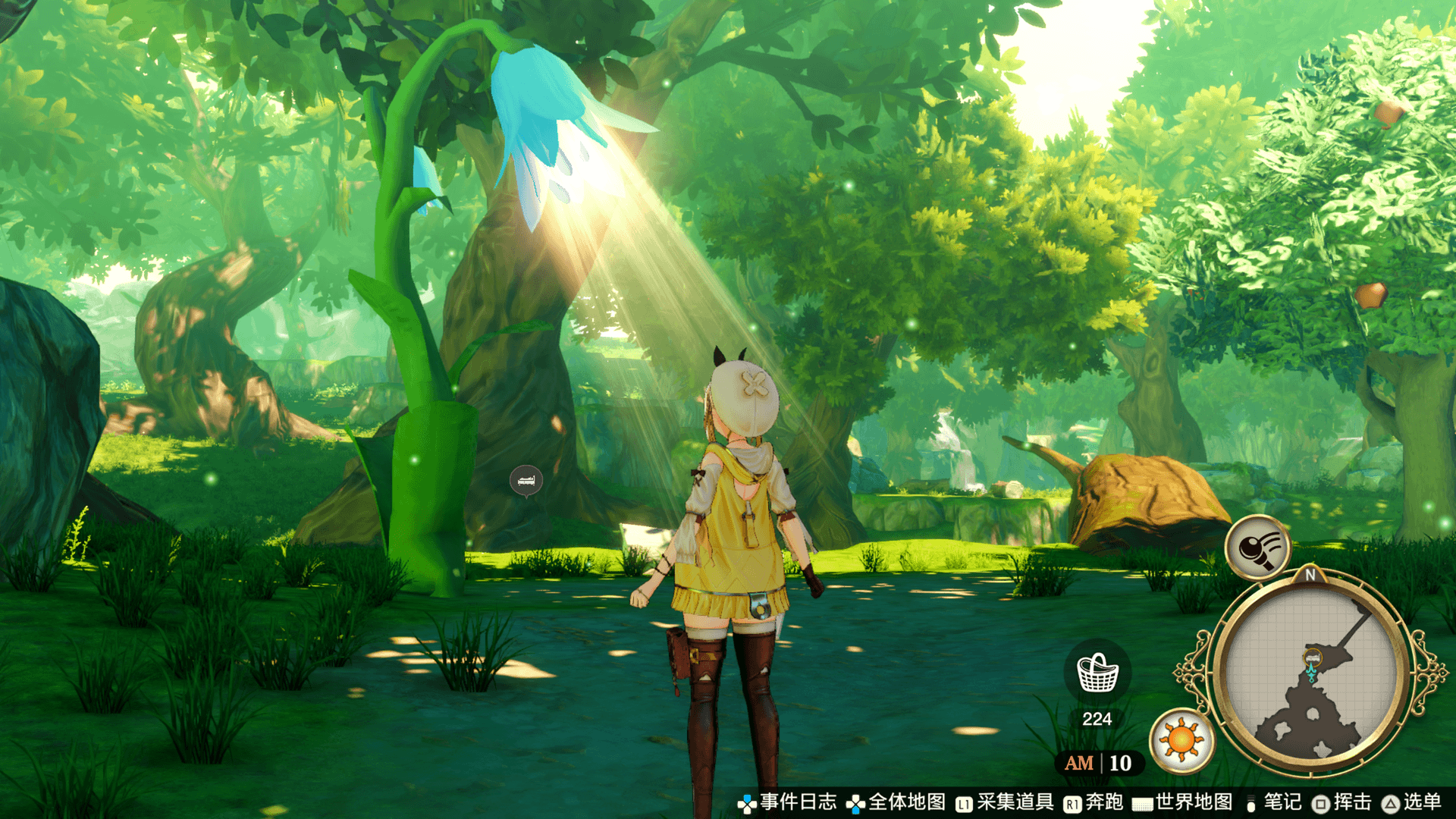Click the sun daytime indicator icon
This screenshot has width=1456, height=819.
pyautogui.click(x=1181, y=739)
